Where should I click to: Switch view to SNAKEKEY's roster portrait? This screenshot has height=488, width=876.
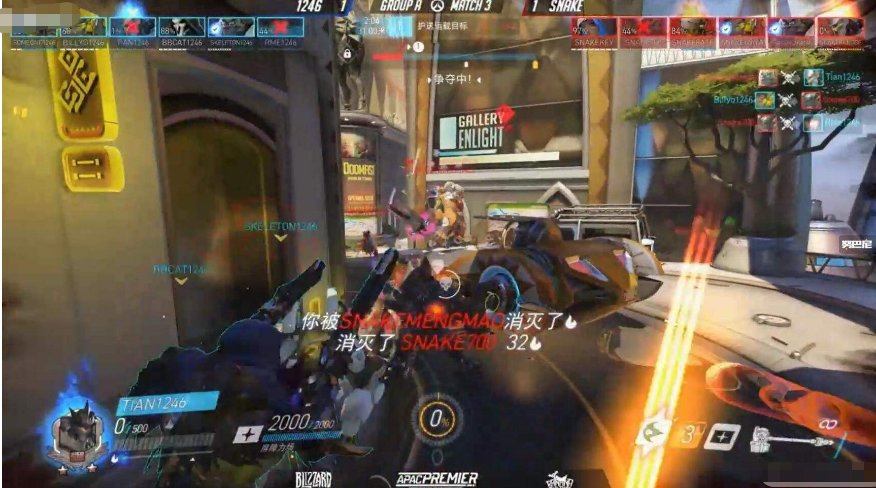(x=594, y=31)
